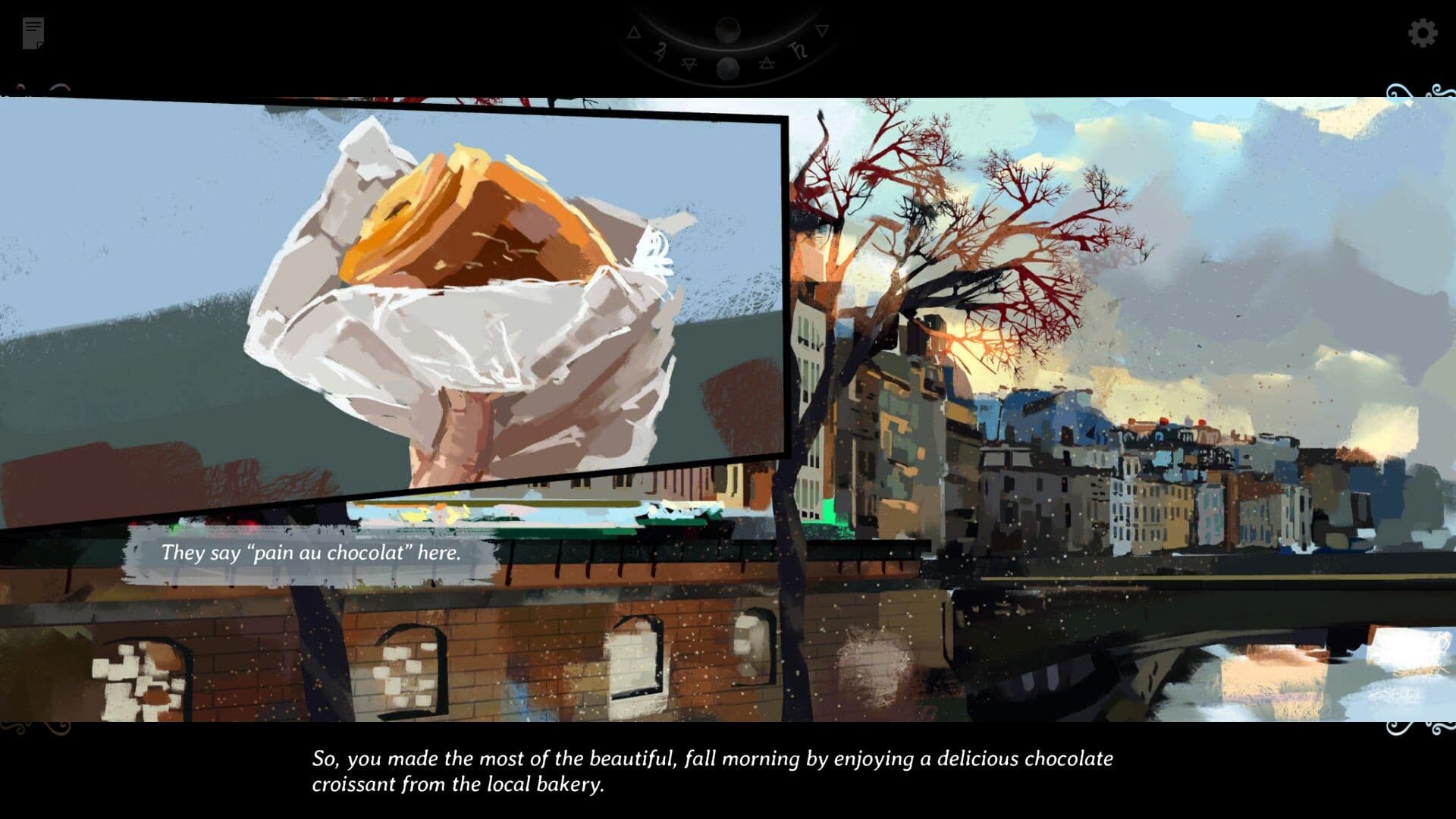
Task: Select the earth element symbol on the wheel
Action: point(690,64)
